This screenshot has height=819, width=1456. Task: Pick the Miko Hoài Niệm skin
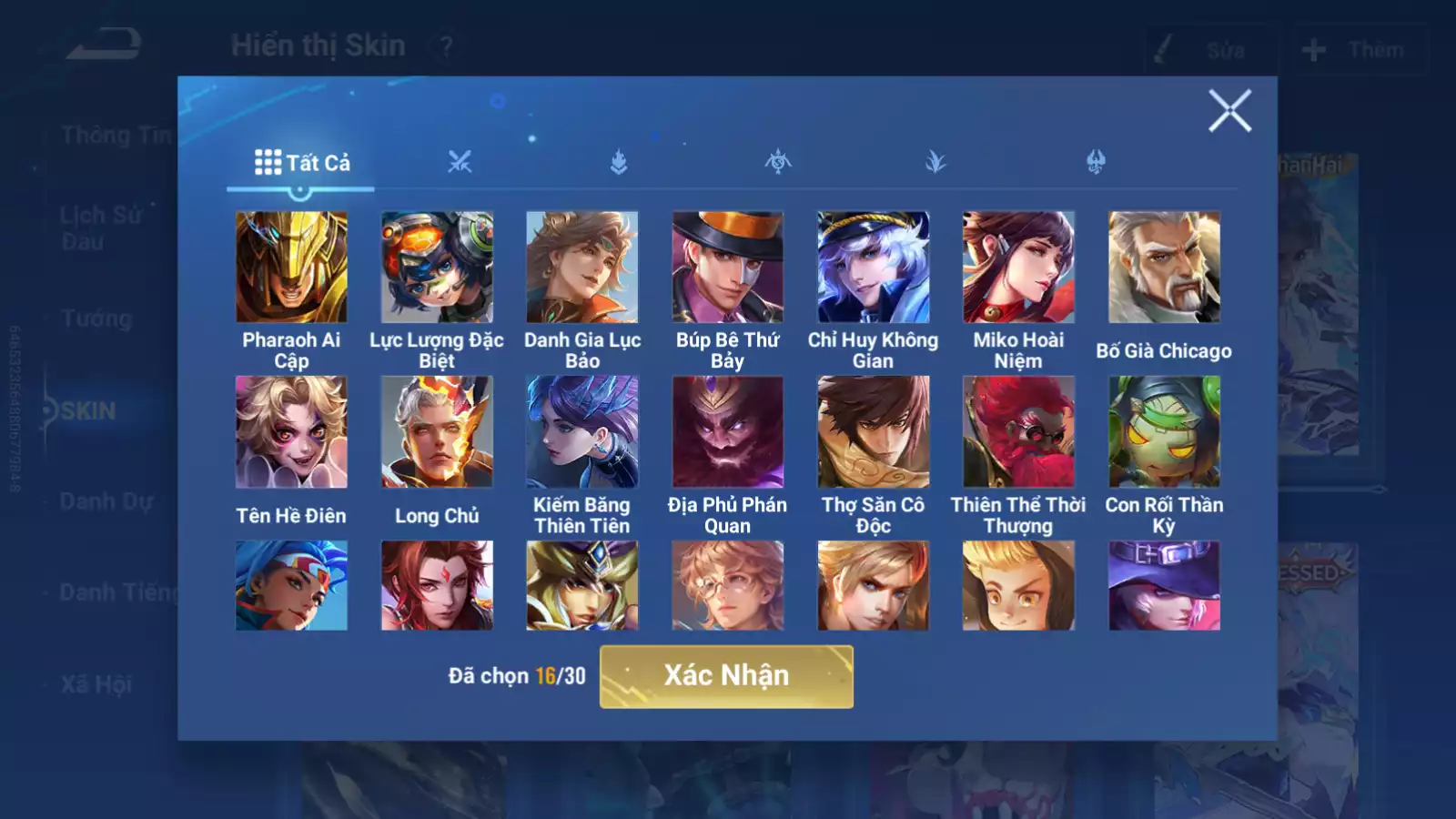pos(1018,268)
